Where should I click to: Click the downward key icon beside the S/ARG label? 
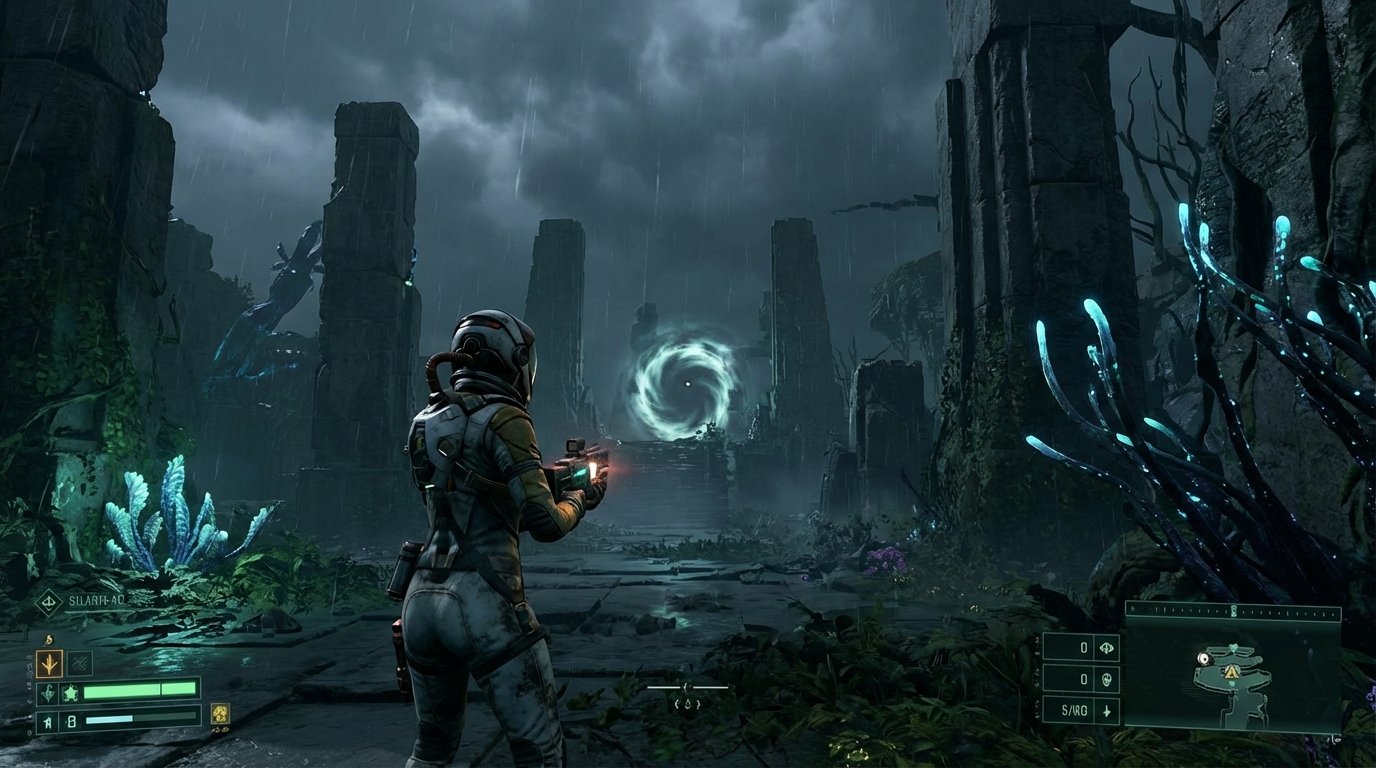(x=1107, y=711)
